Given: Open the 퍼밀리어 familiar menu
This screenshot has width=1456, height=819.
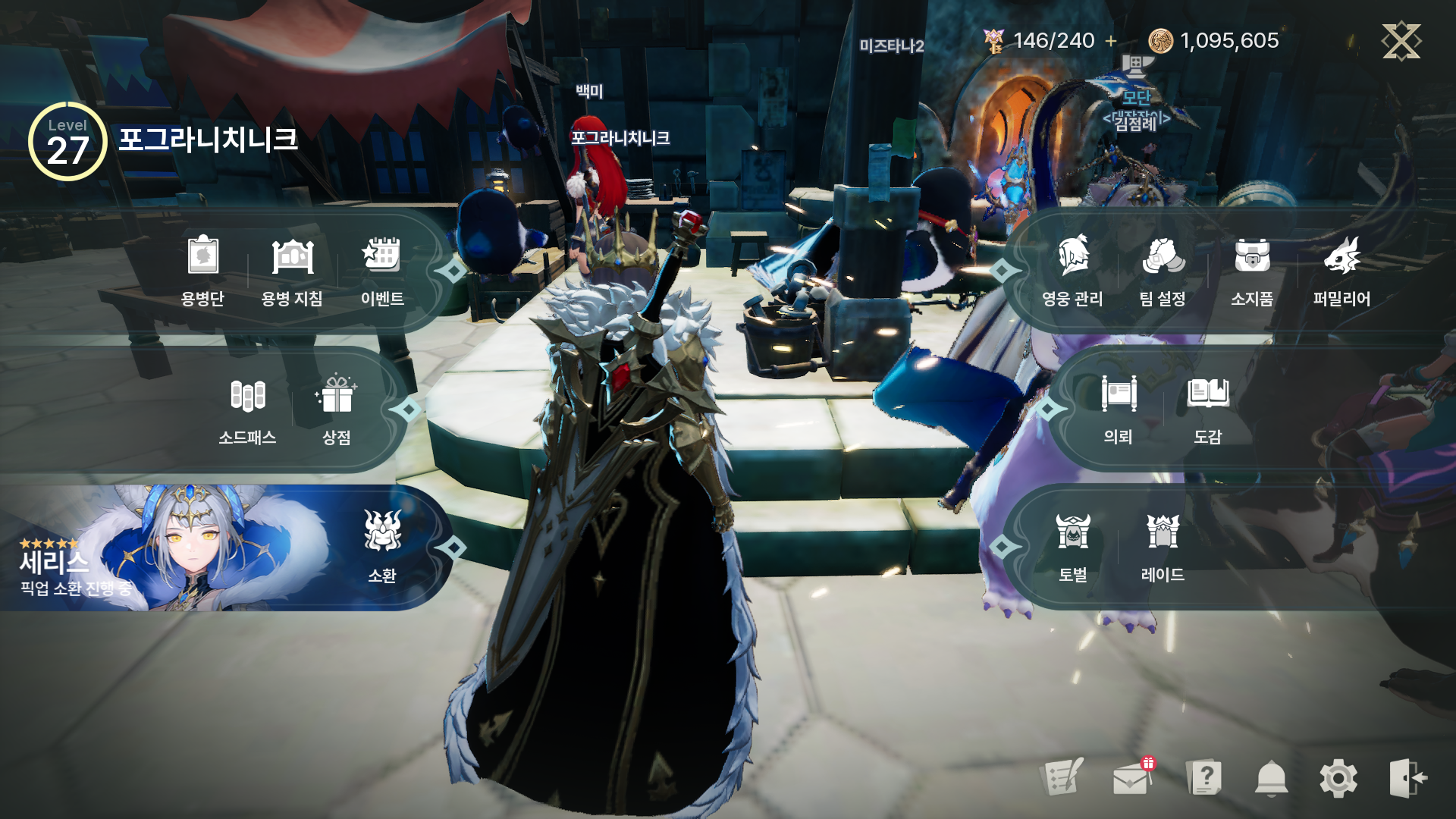Looking at the screenshot, I should coord(1341,269).
